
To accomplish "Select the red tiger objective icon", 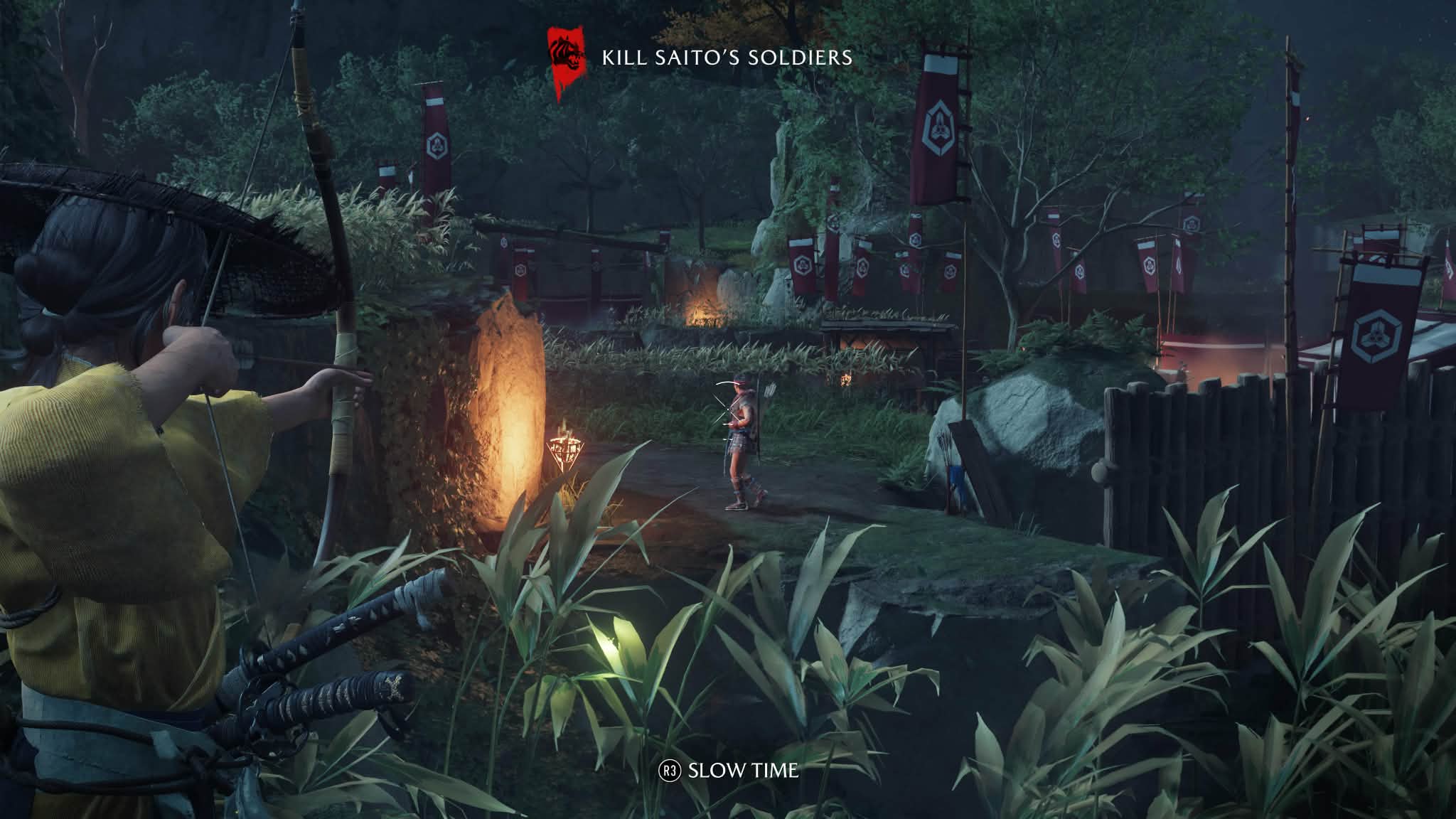I will pos(567,57).
